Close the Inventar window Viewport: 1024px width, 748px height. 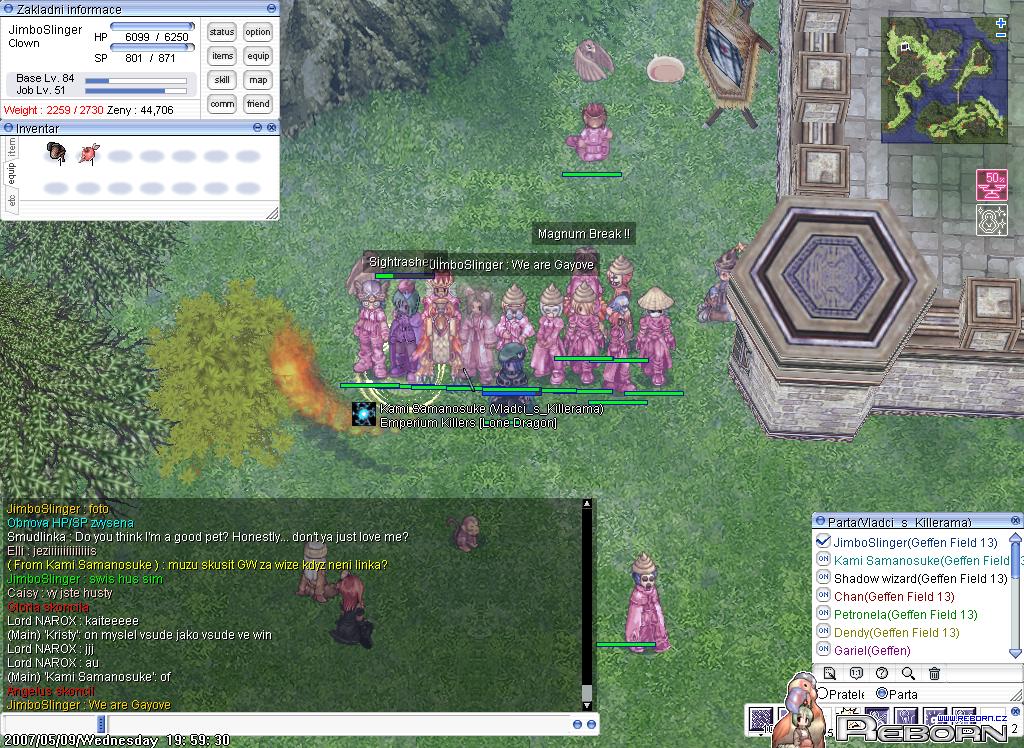pyautogui.click(x=271, y=128)
